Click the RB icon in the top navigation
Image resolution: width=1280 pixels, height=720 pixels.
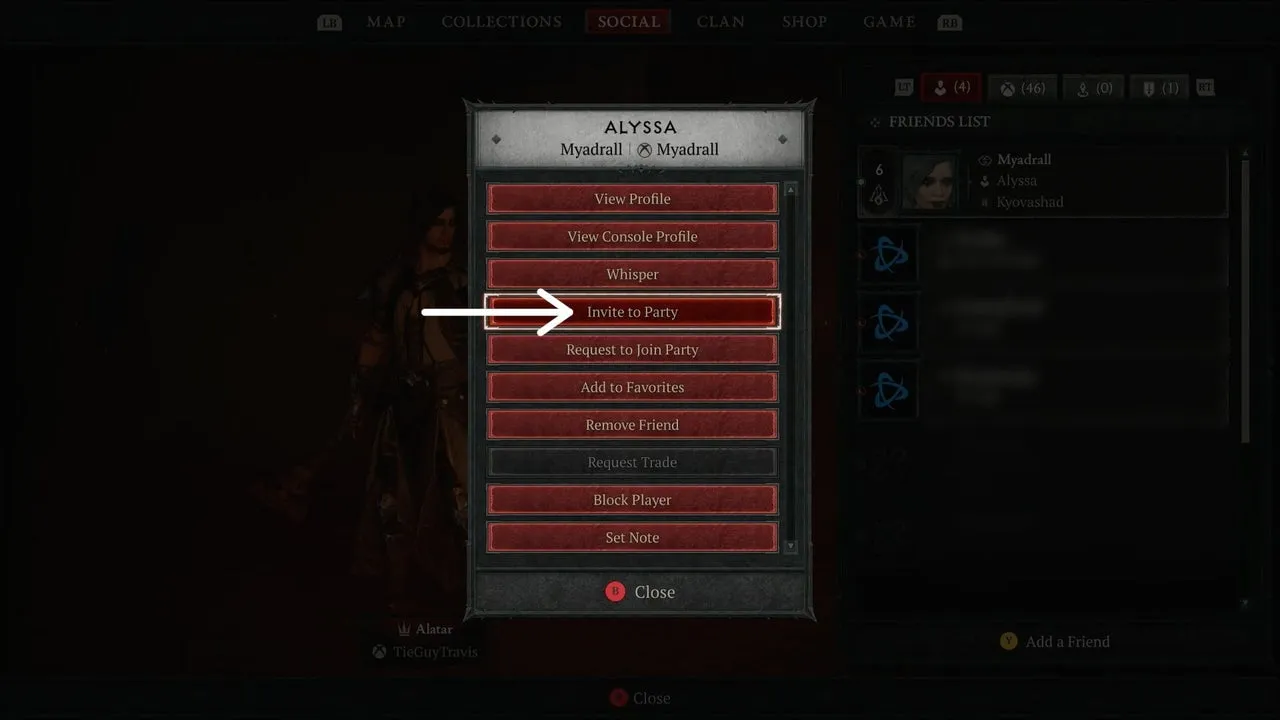[949, 21]
